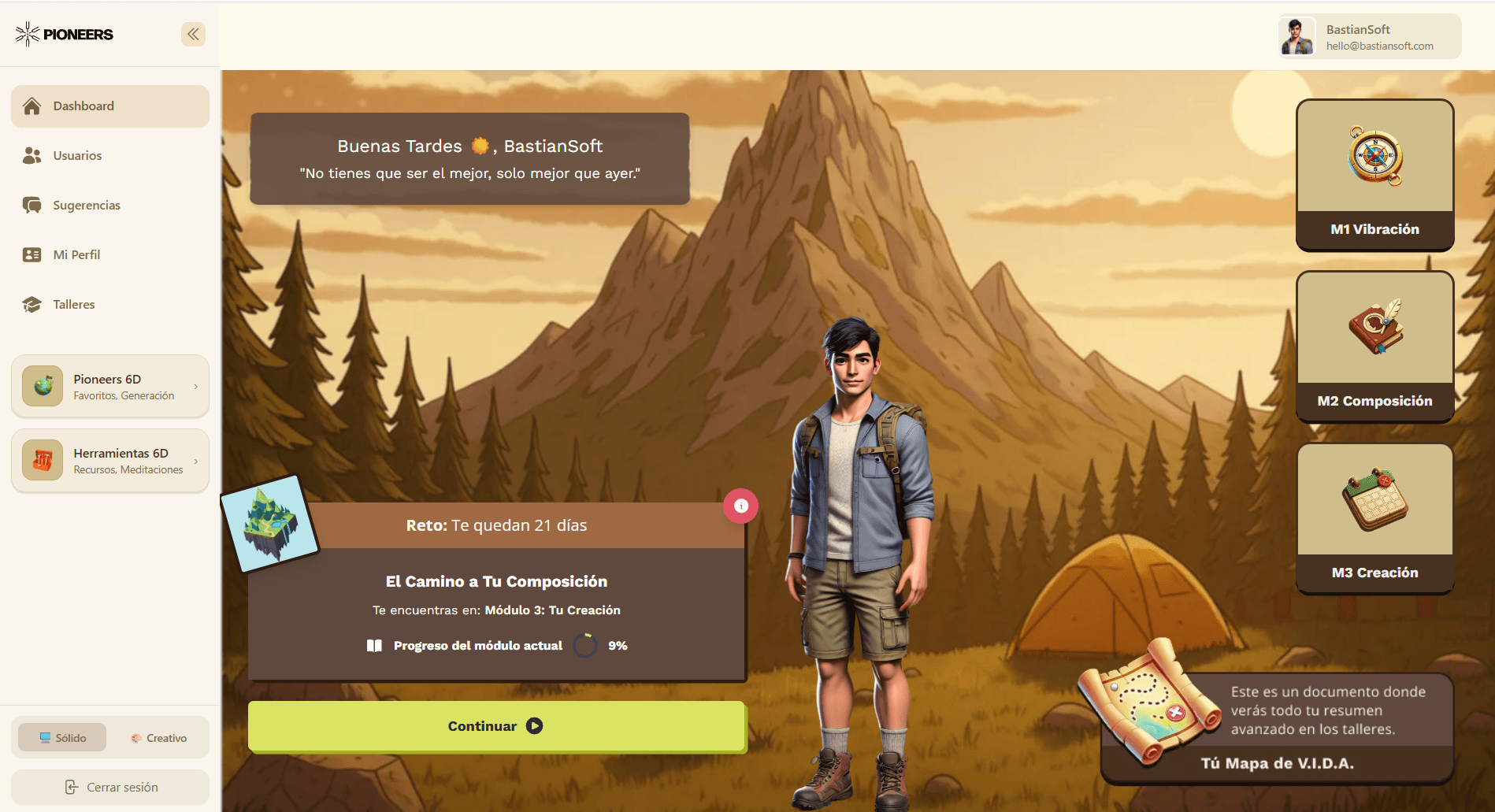
Task: Open Mi Perfil using its badge icon
Action: point(32,254)
